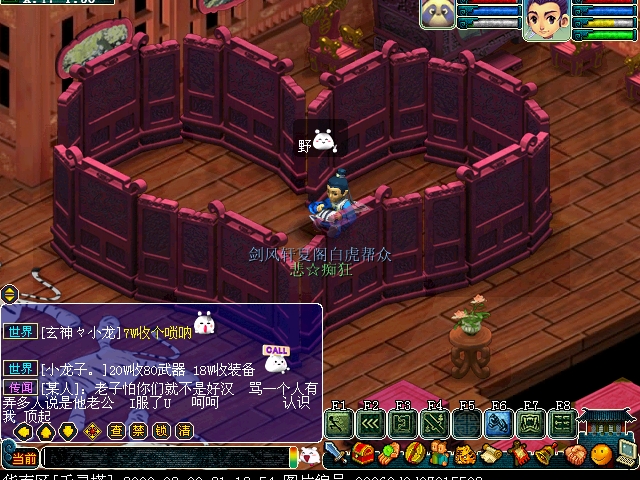Select the F8 list skill slot
Viewport: 640px width, 480px height.
pyautogui.click(x=562, y=423)
